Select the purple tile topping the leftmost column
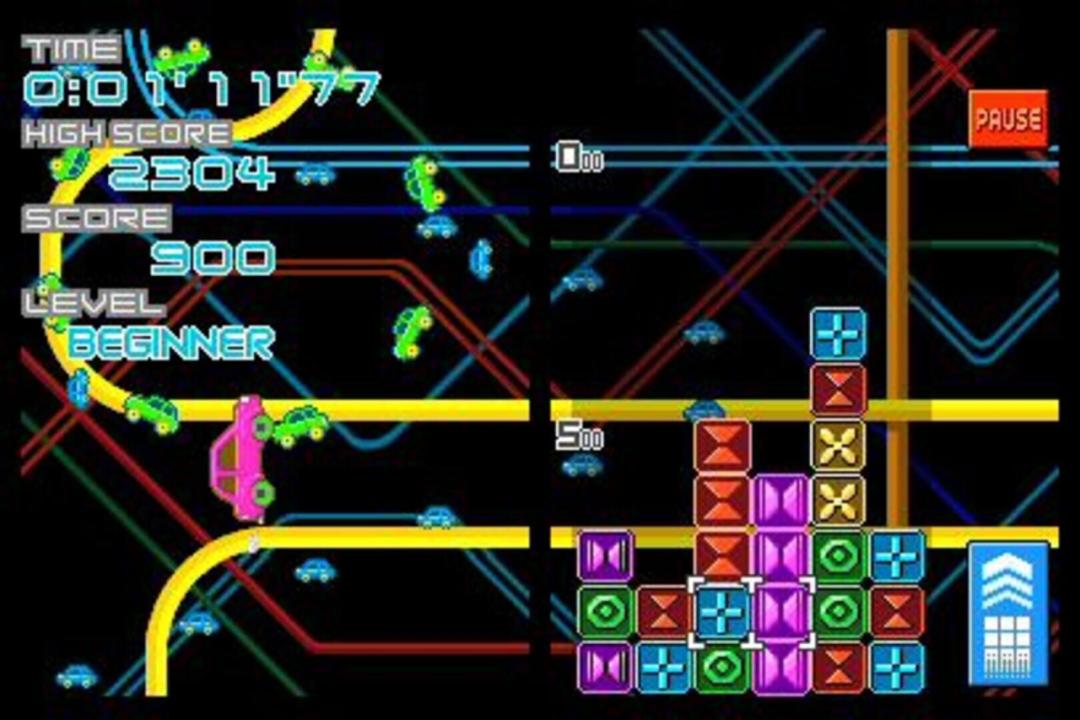 tap(605, 556)
